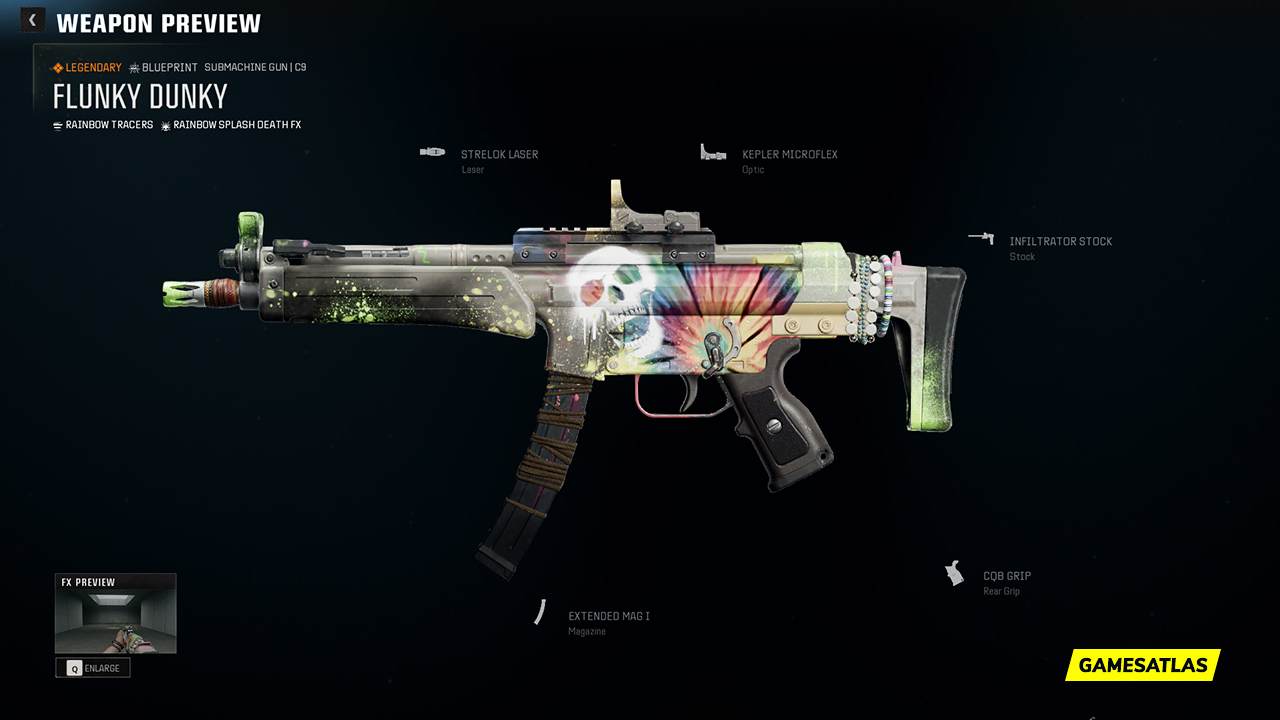Choose the Infiltrator Stock attachment
The height and width of the screenshot is (720, 1280).
(x=1060, y=242)
